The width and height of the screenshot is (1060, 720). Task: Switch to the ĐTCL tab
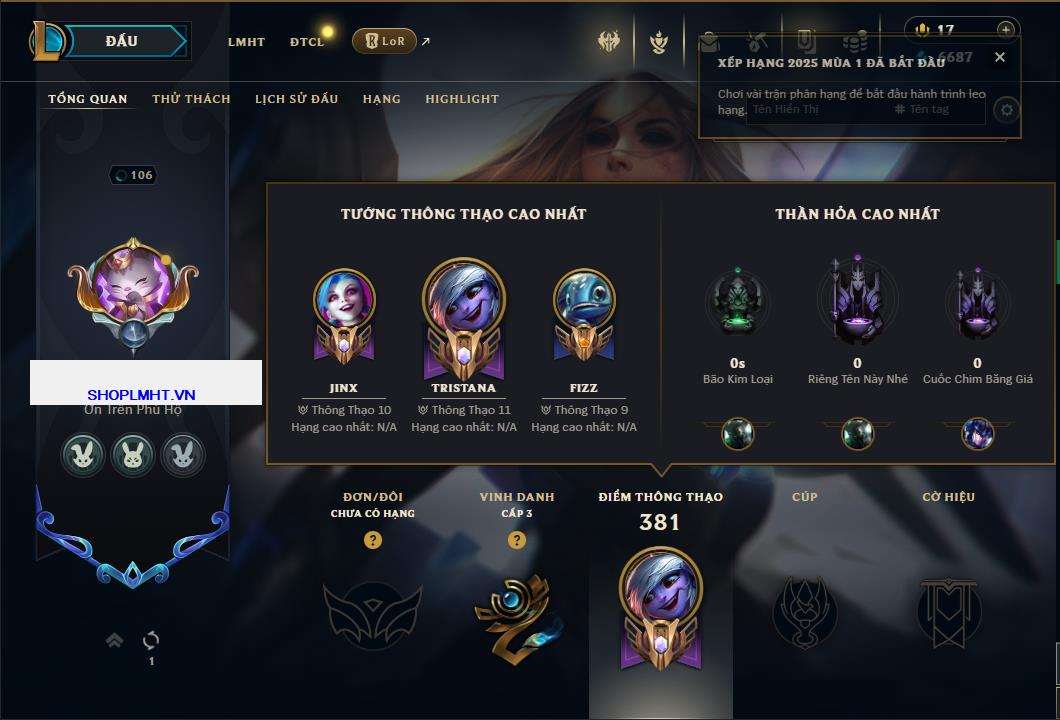click(307, 42)
